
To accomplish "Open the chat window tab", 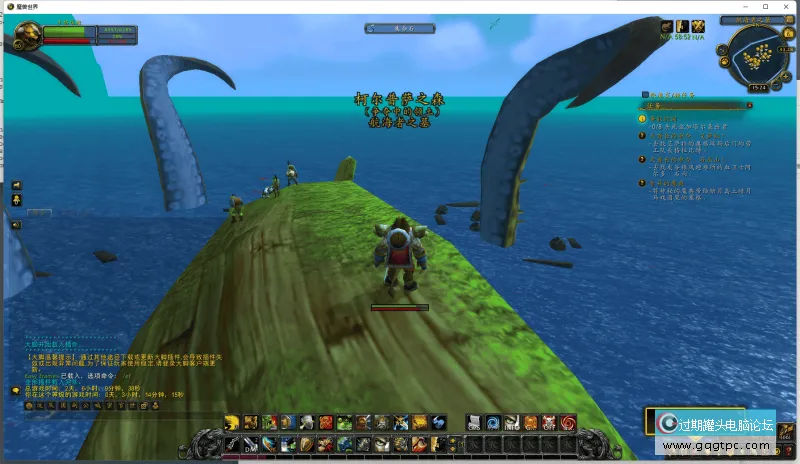I will (x=40, y=213).
